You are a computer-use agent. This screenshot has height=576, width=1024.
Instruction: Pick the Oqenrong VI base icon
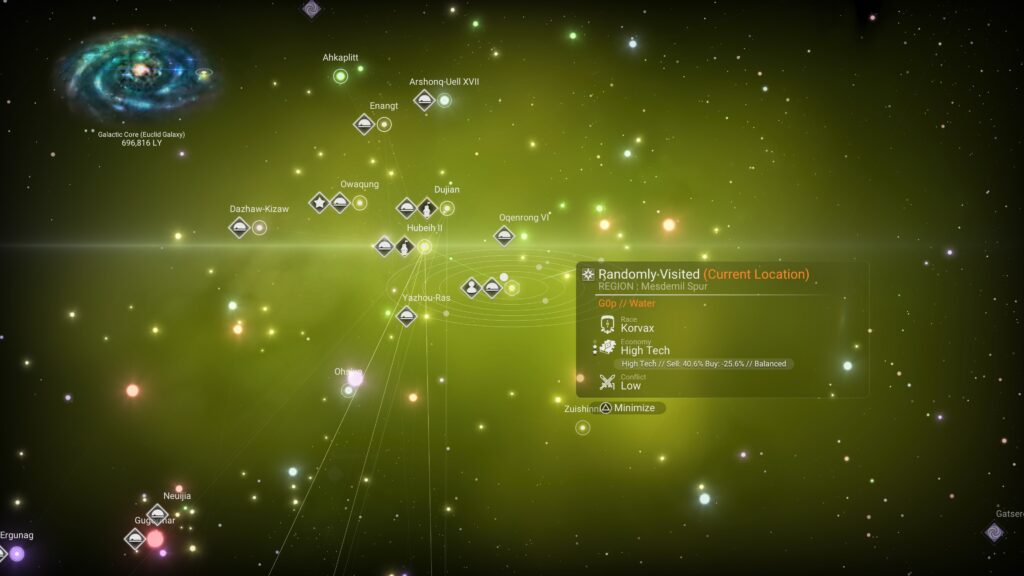click(504, 236)
